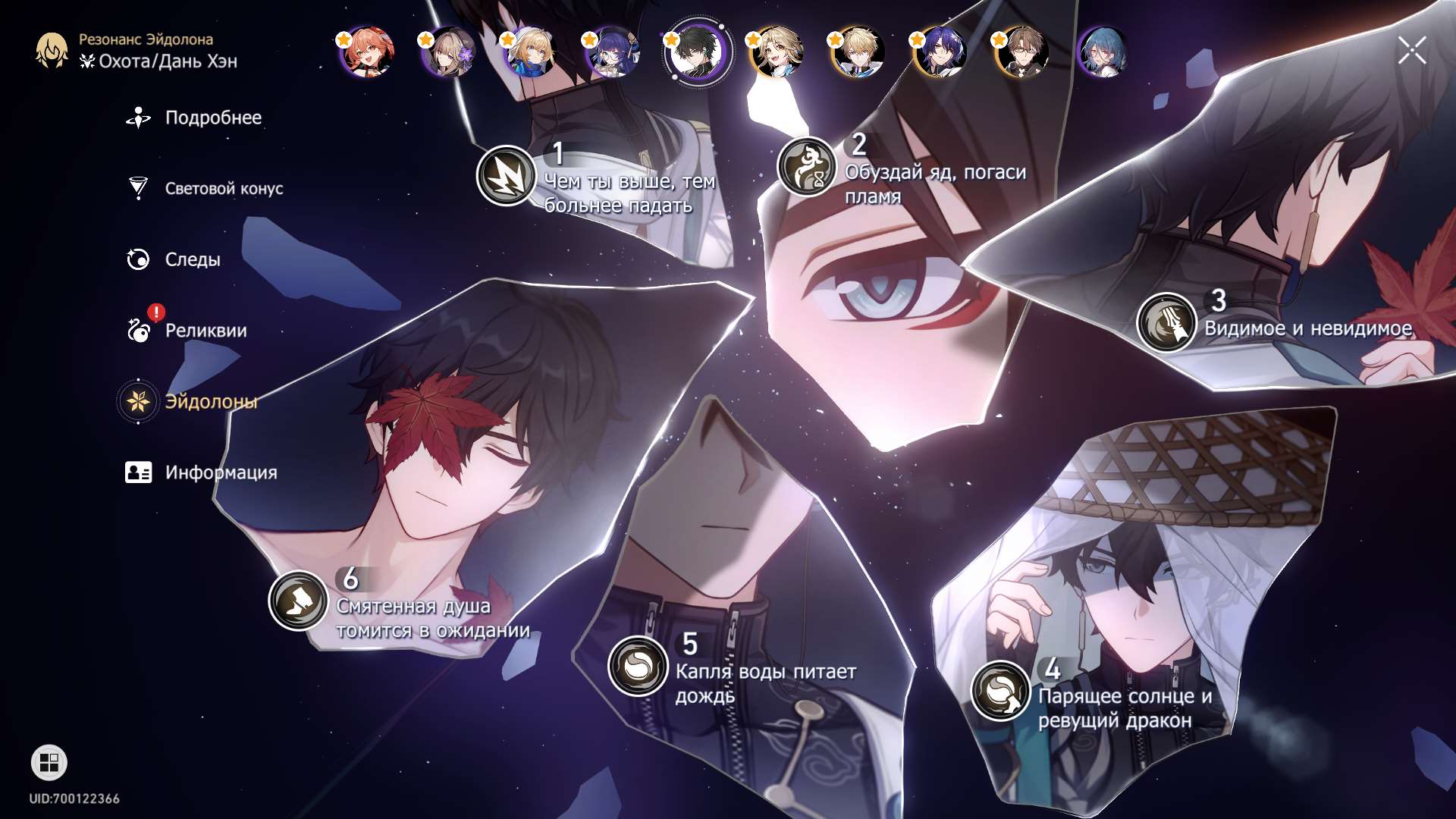The width and height of the screenshot is (1456, 819).
Task: Open the Подробнее details section
Action: pos(212,118)
